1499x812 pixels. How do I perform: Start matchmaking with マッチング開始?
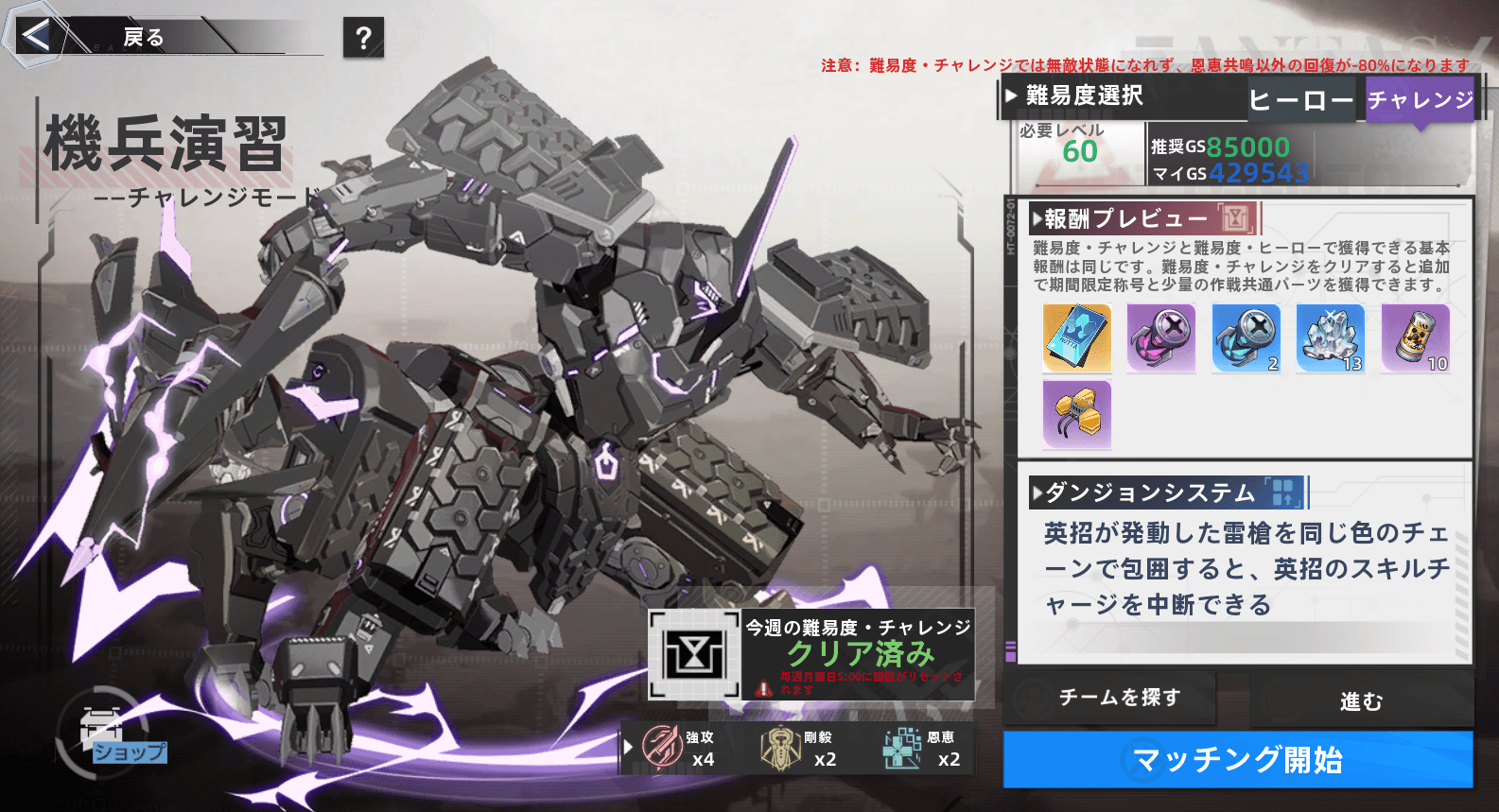coord(1238,759)
